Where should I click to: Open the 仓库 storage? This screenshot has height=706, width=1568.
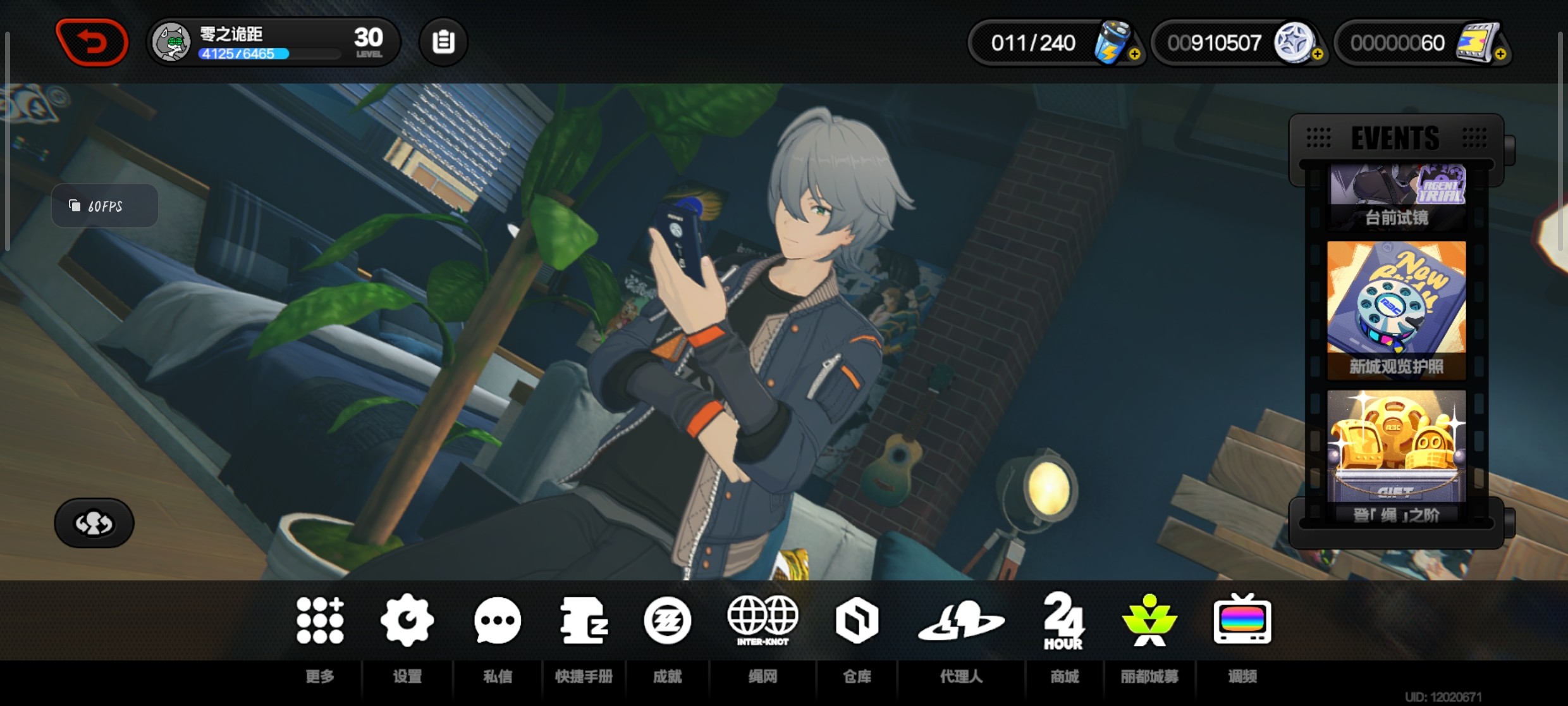tap(857, 621)
